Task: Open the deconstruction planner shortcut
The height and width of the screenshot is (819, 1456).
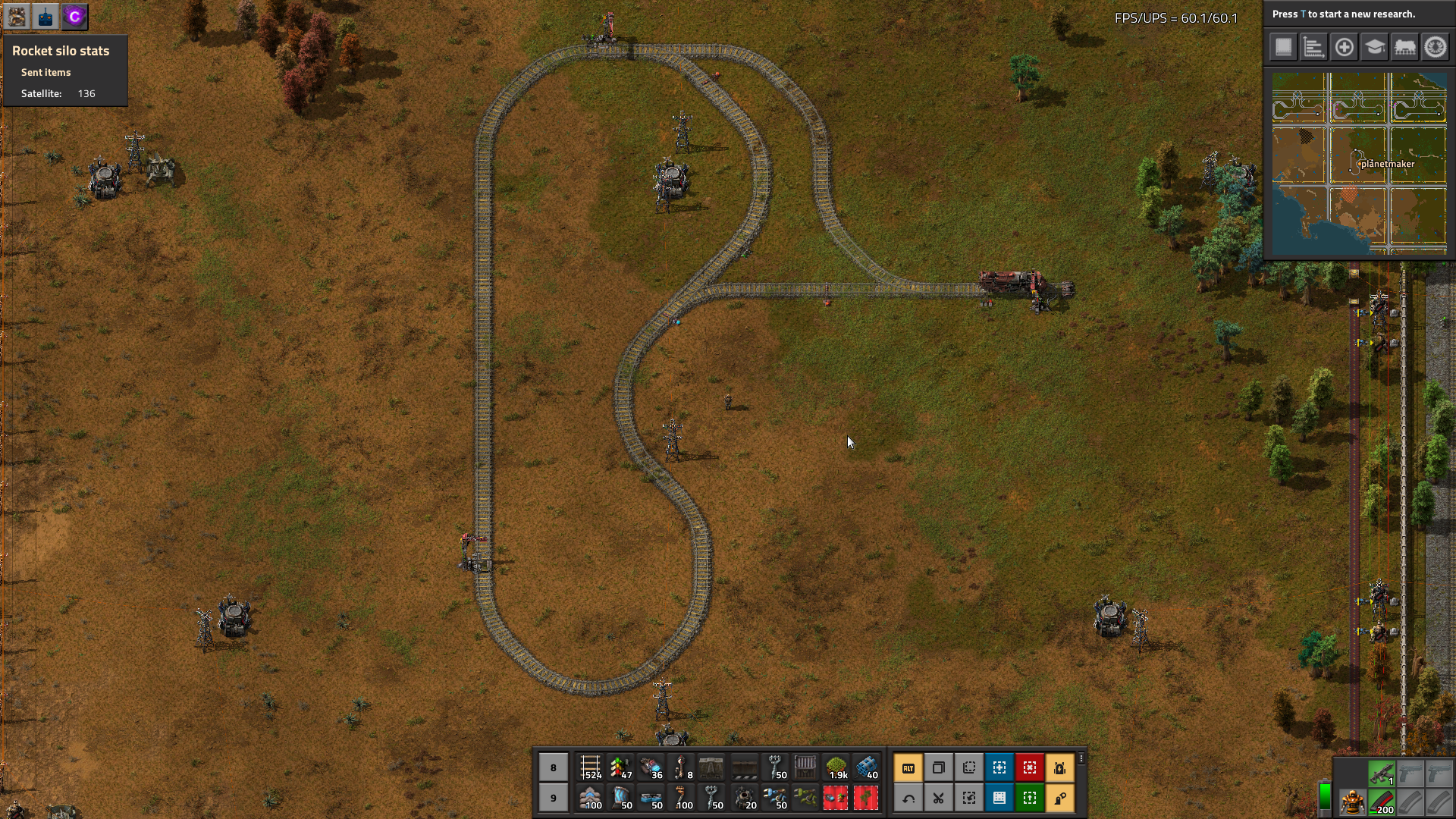Action: click(1030, 767)
